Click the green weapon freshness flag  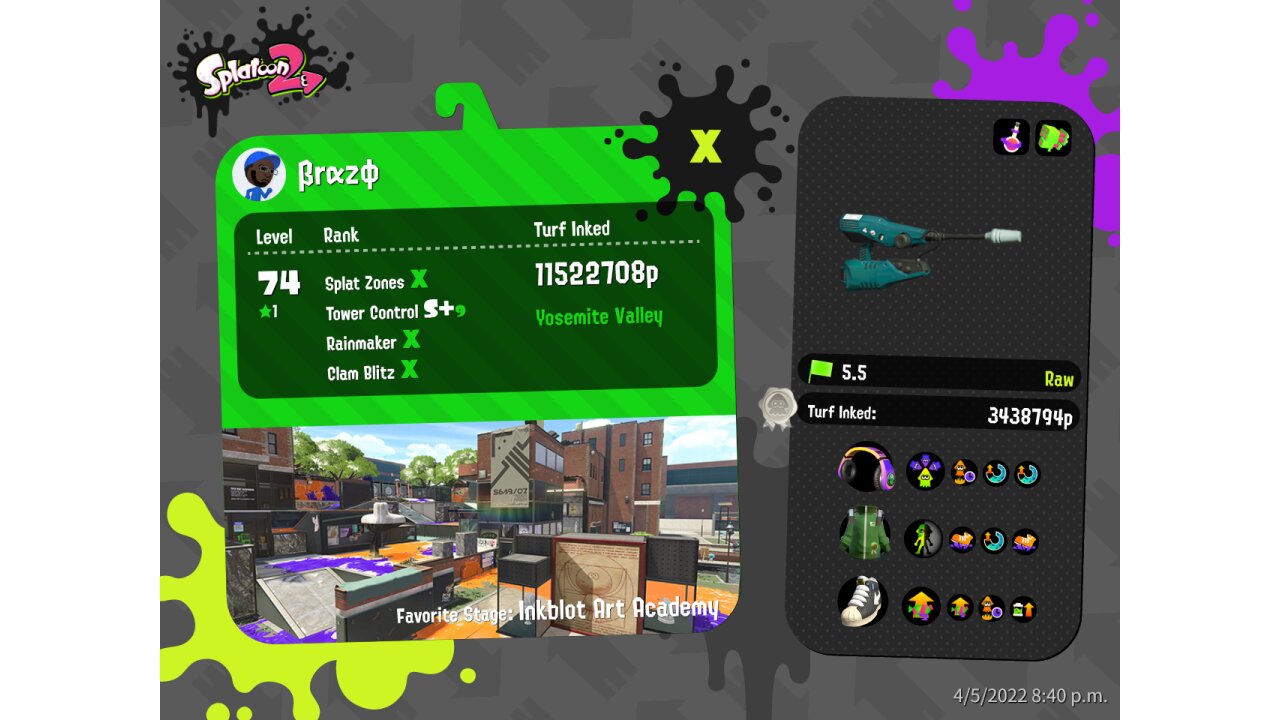tap(821, 372)
